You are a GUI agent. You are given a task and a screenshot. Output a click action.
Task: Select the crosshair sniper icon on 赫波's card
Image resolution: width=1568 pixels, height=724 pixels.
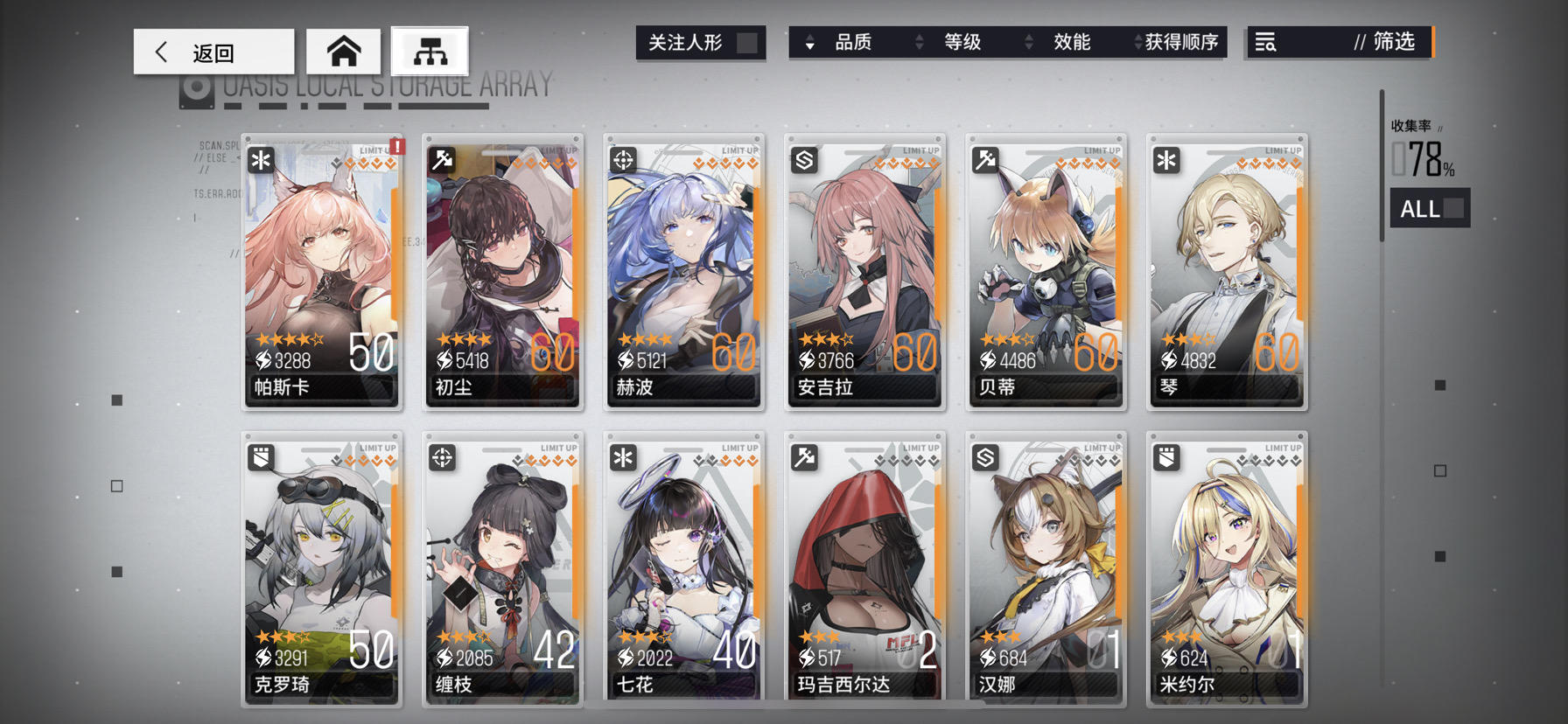point(622,157)
